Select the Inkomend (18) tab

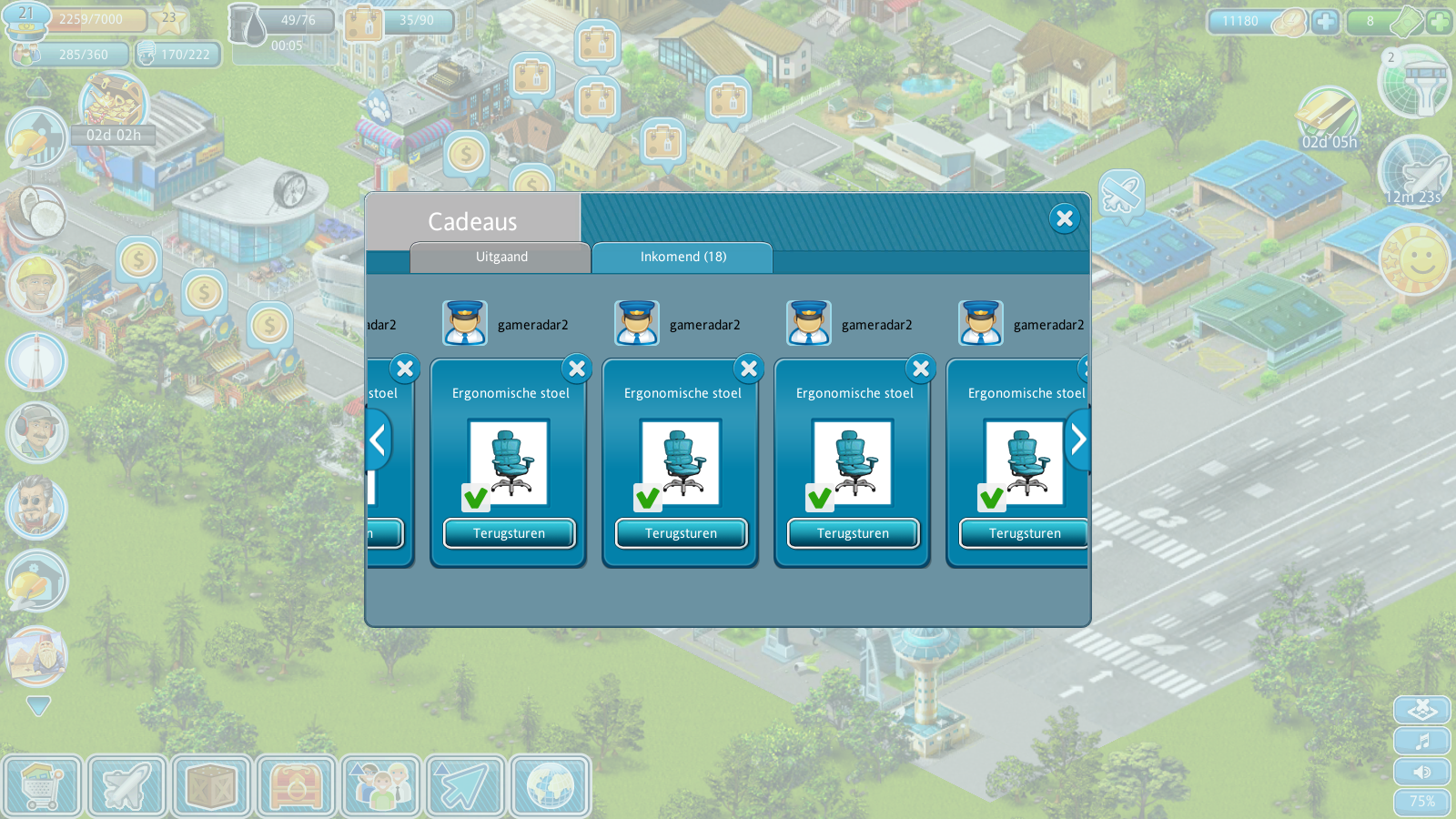tap(682, 257)
